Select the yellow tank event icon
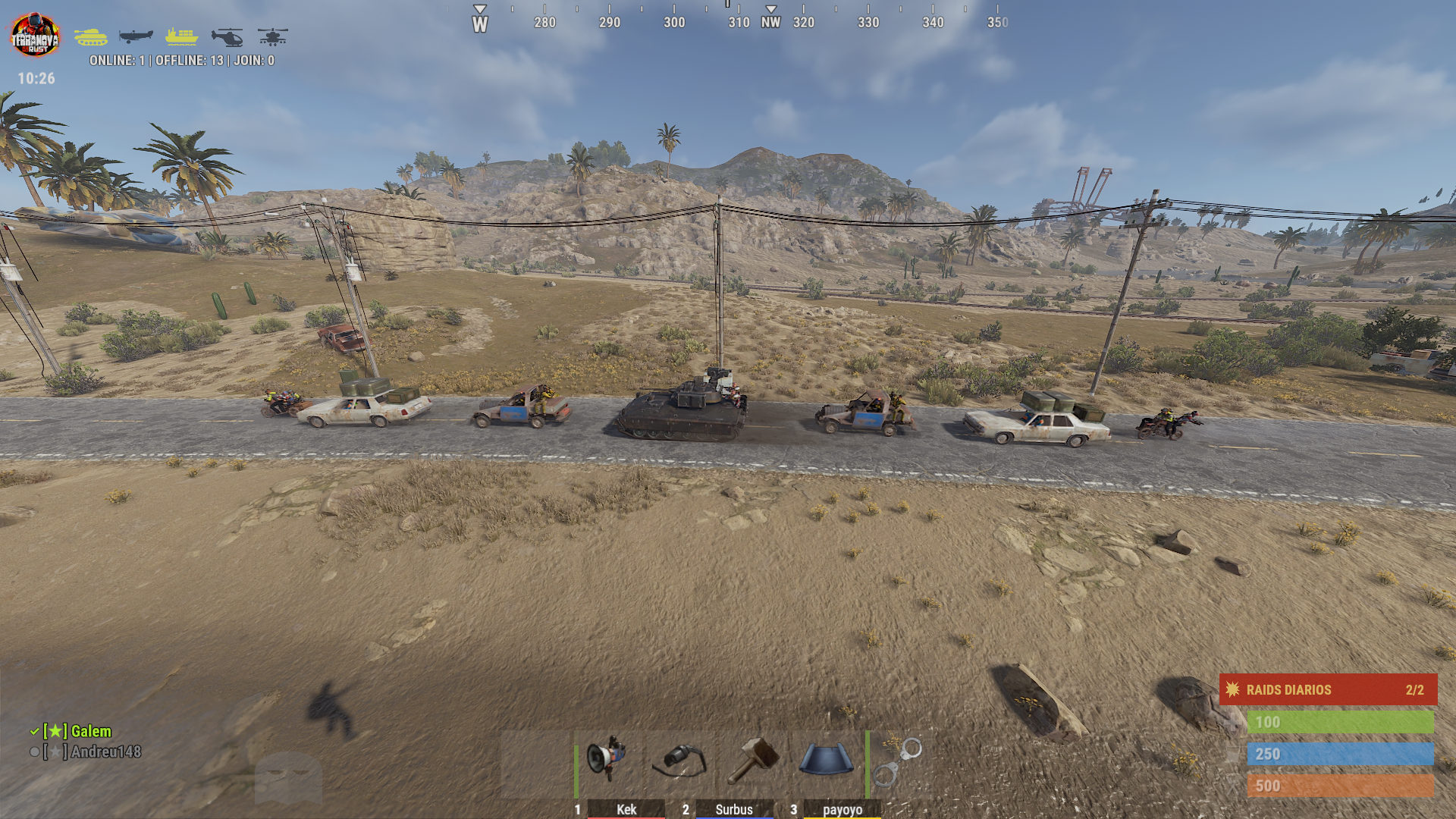Screen dimensions: 1456x819 coord(93,36)
